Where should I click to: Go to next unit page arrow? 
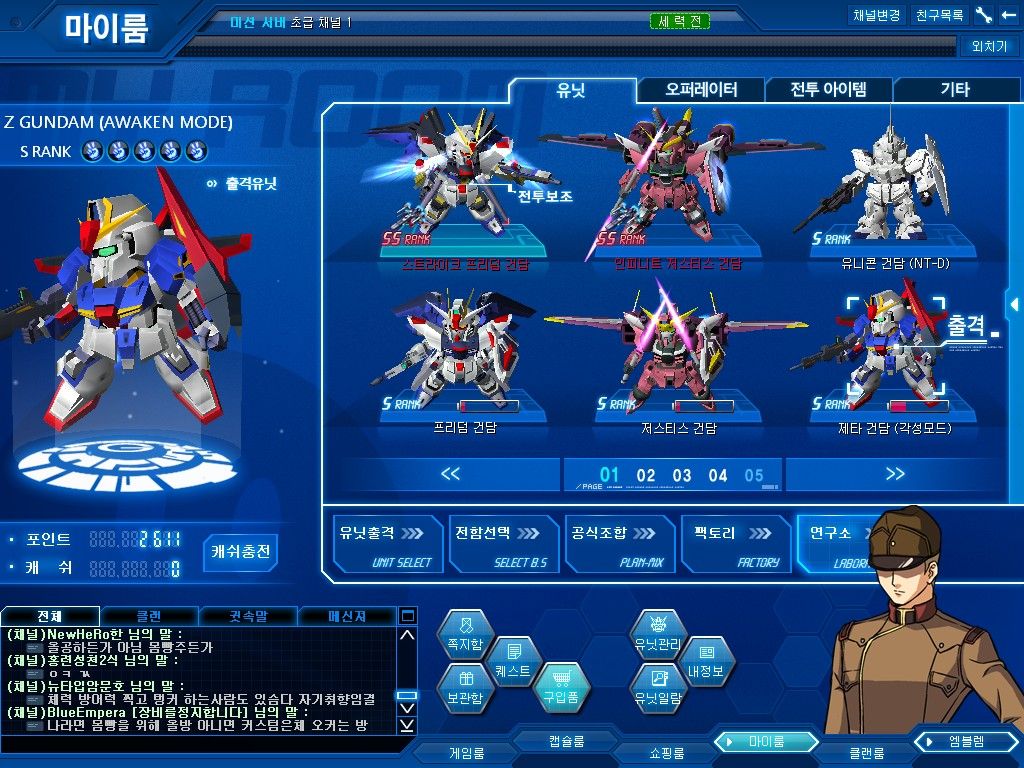pyautogui.click(x=895, y=474)
